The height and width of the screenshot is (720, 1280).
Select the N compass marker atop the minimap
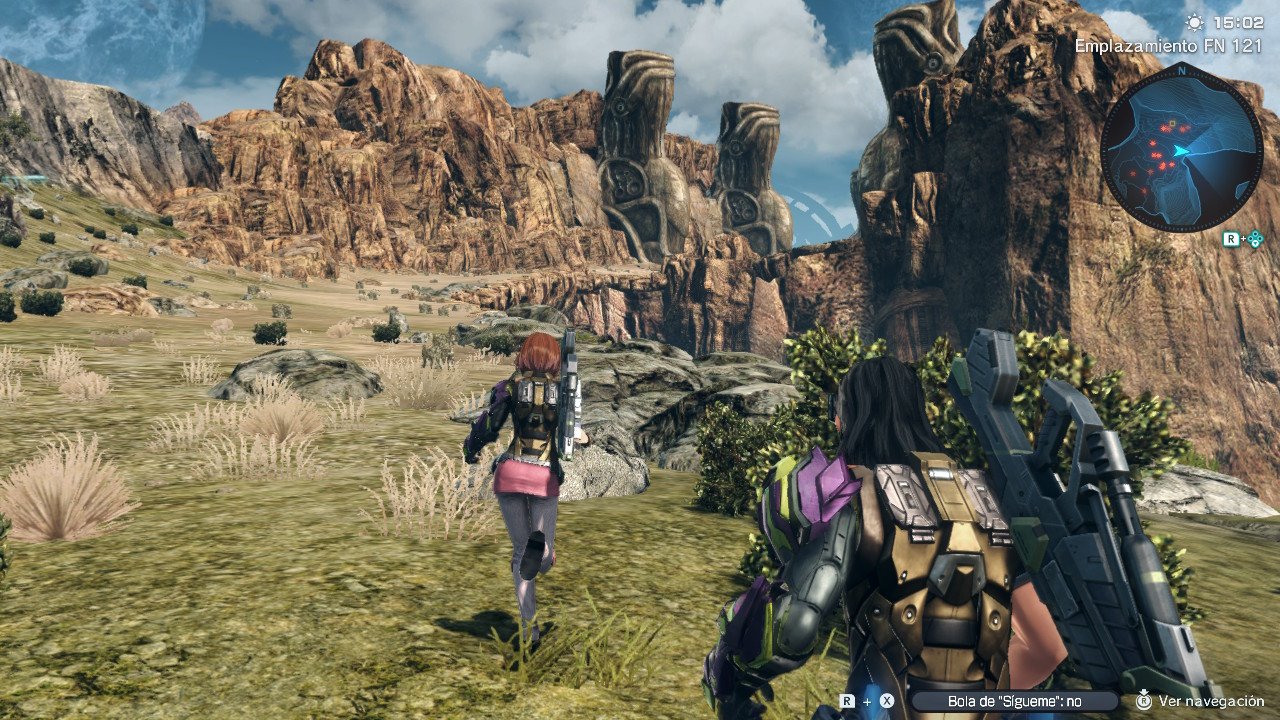coord(1182,71)
